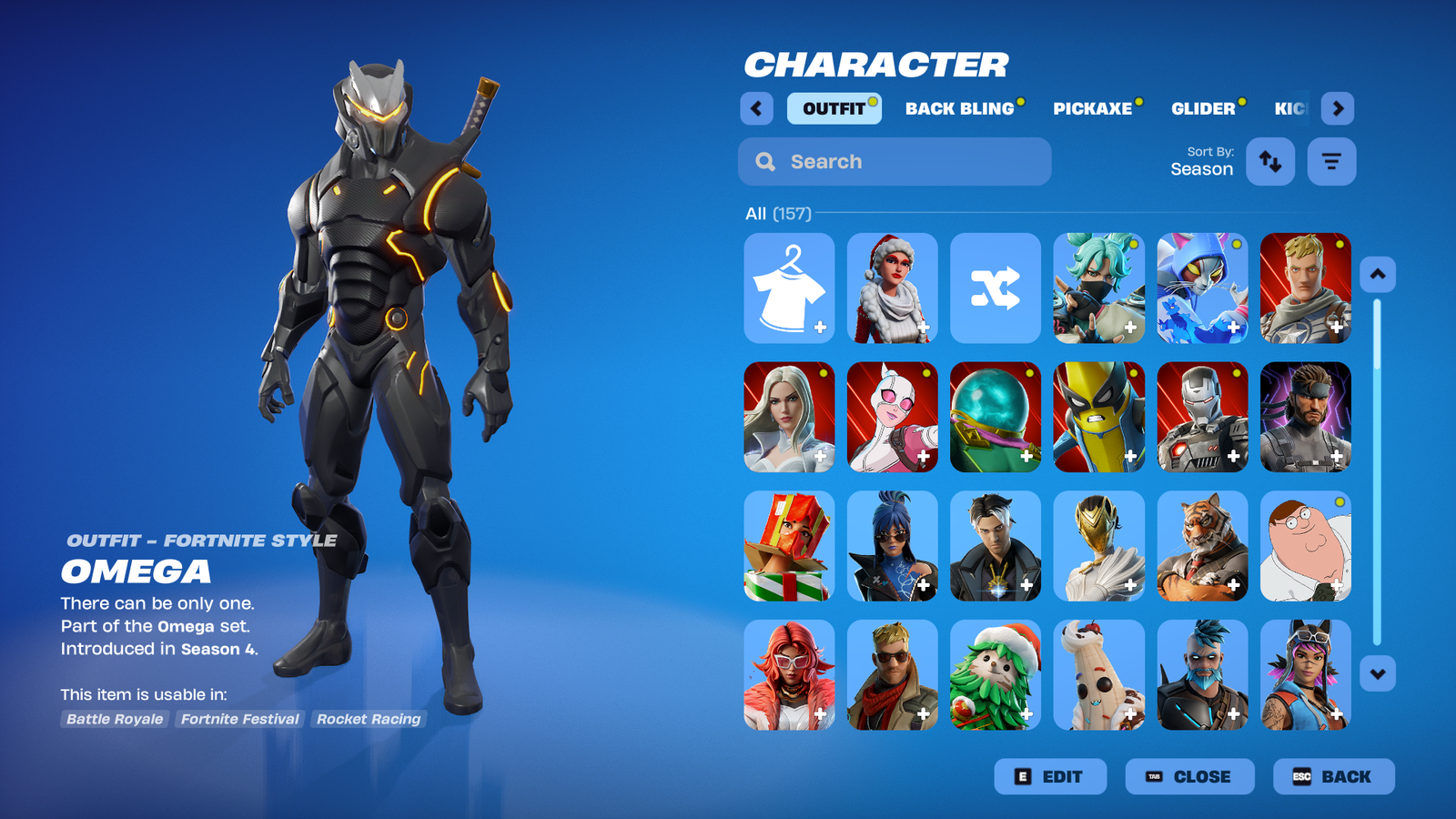This screenshot has width=1456, height=819.
Task: Toggle the sort order arrows button
Action: pos(1270,162)
